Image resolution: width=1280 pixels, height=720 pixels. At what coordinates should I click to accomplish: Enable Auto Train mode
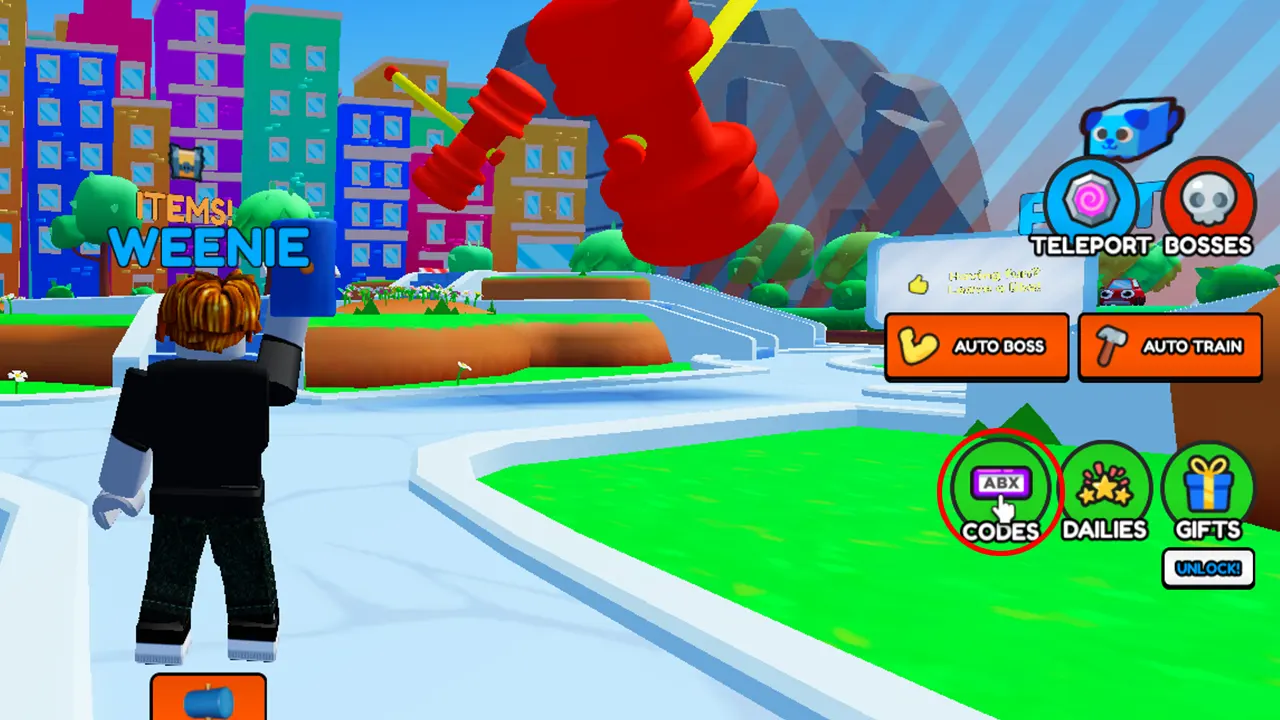1170,346
